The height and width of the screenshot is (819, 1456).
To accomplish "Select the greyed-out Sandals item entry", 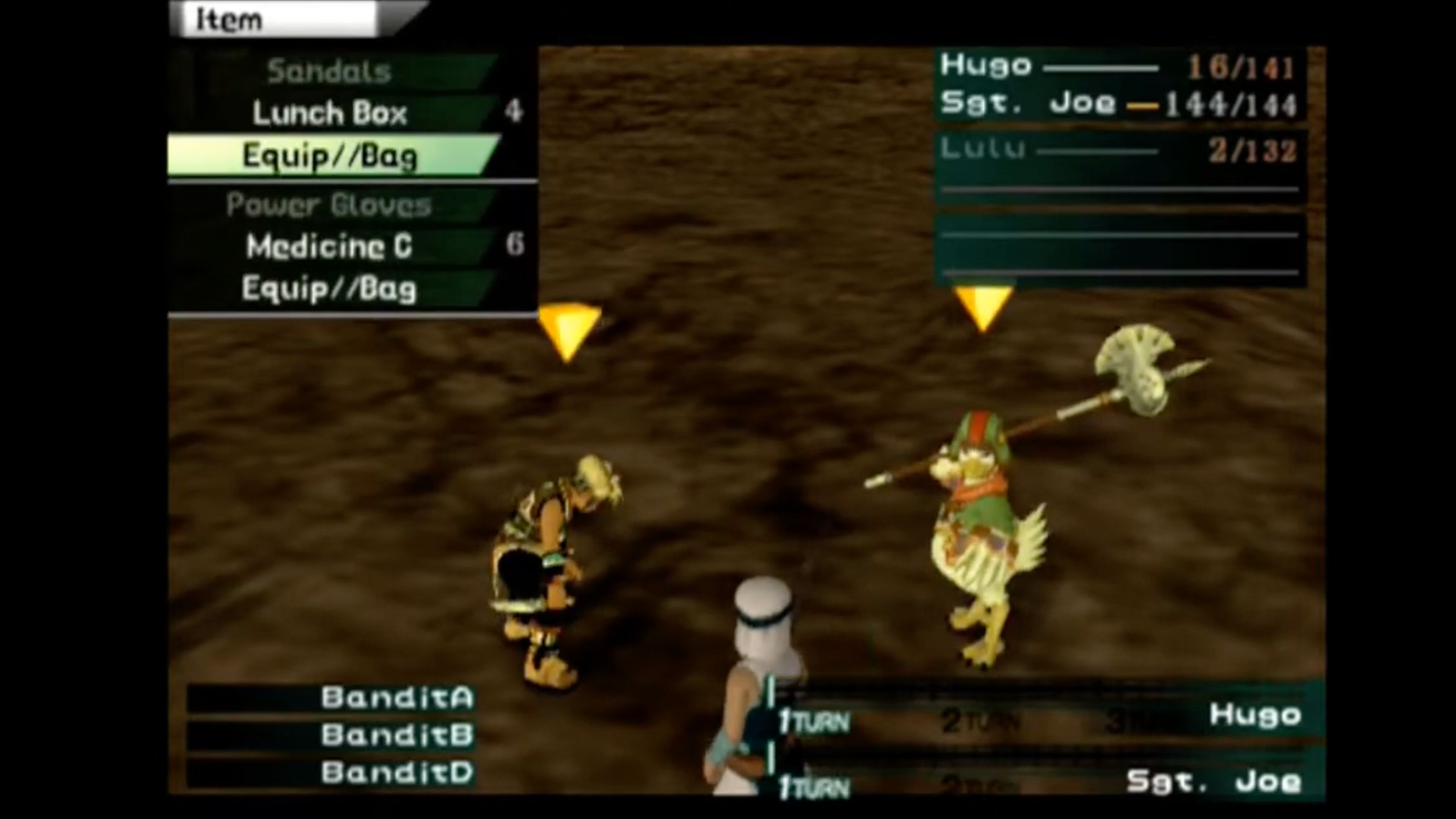I will coord(328,71).
